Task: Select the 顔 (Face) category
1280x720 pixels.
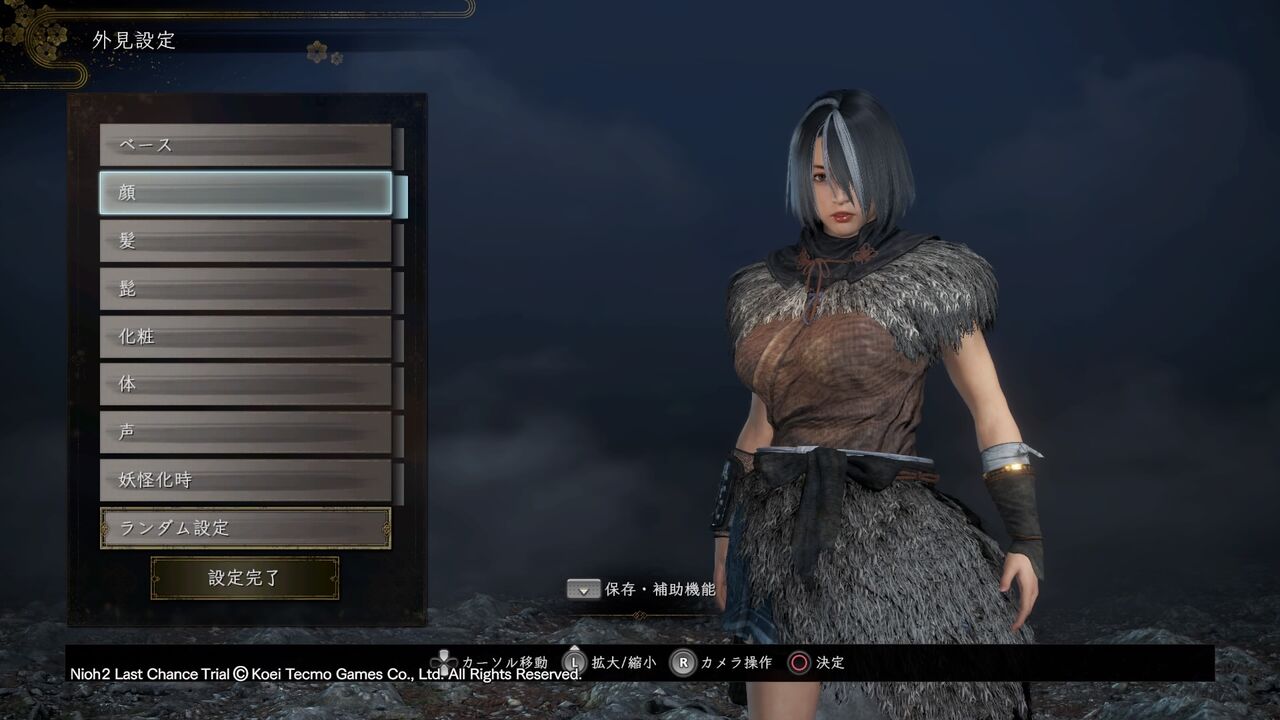Action: pyautogui.click(x=244, y=192)
